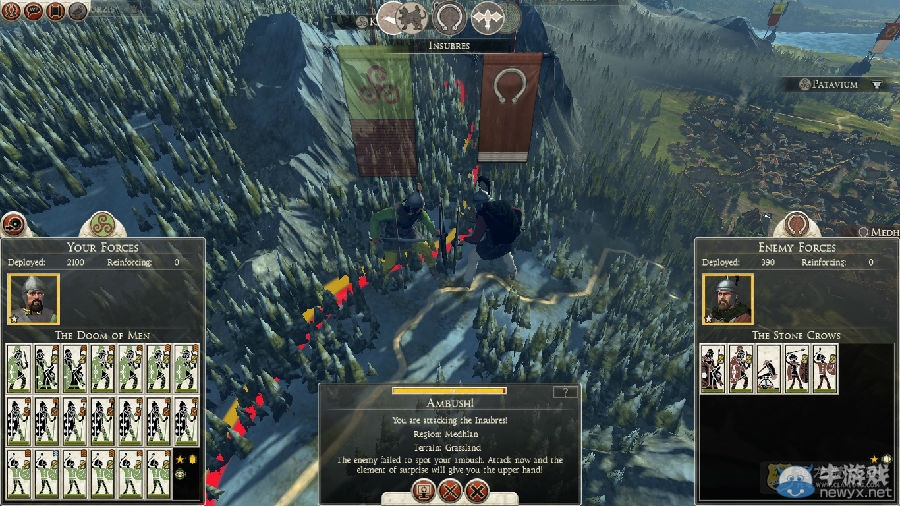
Task: Click the triskelion faction emblem above Your Forces
Action: pyautogui.click(x=100, y=223)
